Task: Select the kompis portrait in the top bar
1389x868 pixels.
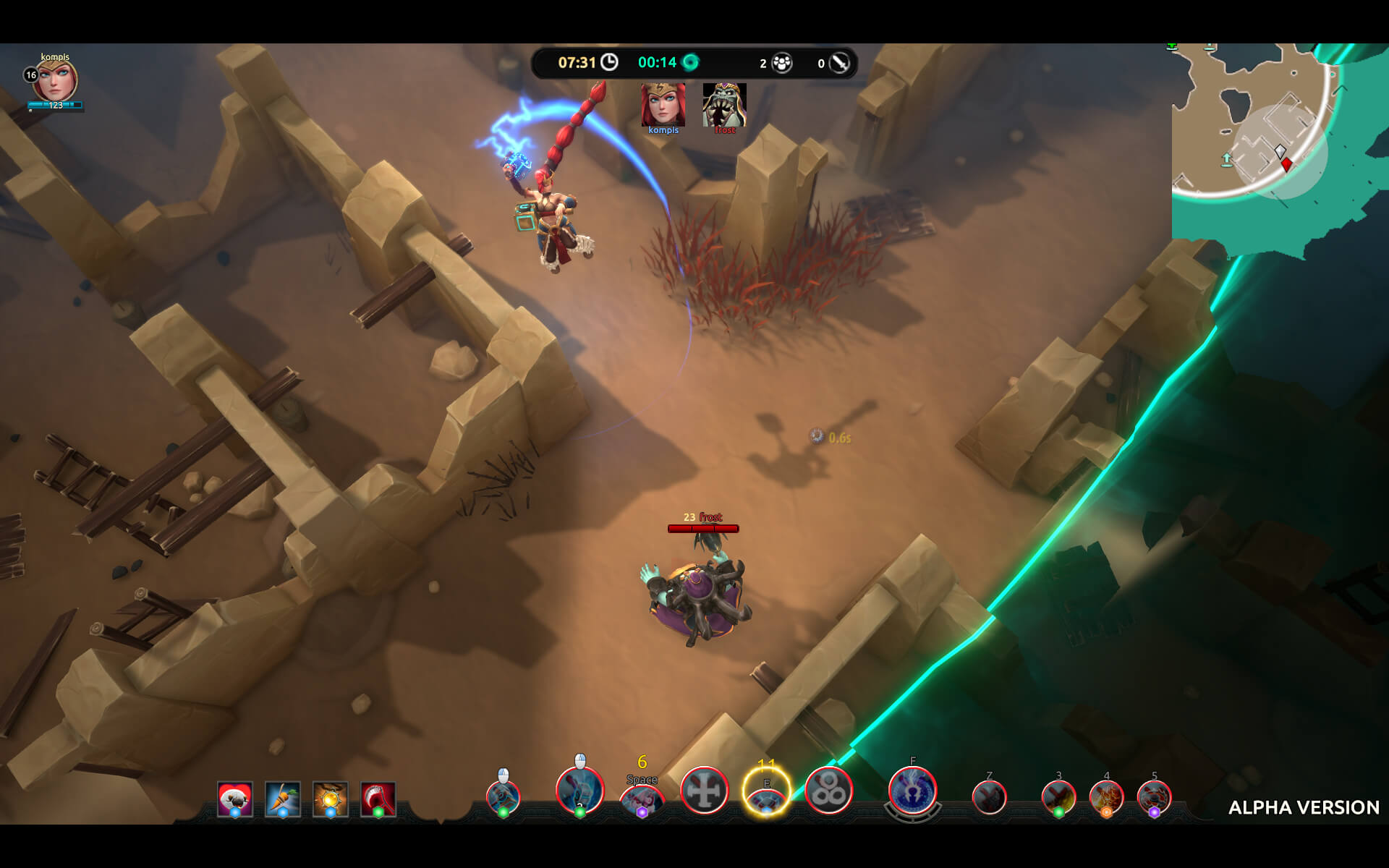Action: point(663,106)
